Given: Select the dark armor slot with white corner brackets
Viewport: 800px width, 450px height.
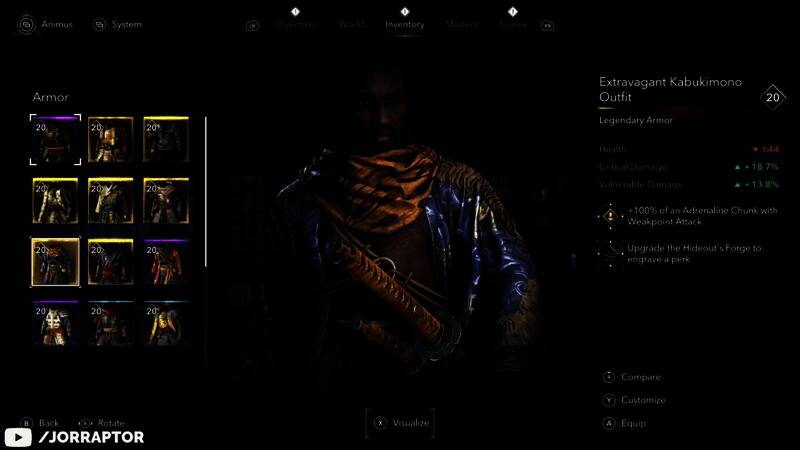Looking at the screenshot, I should (56, 140).
